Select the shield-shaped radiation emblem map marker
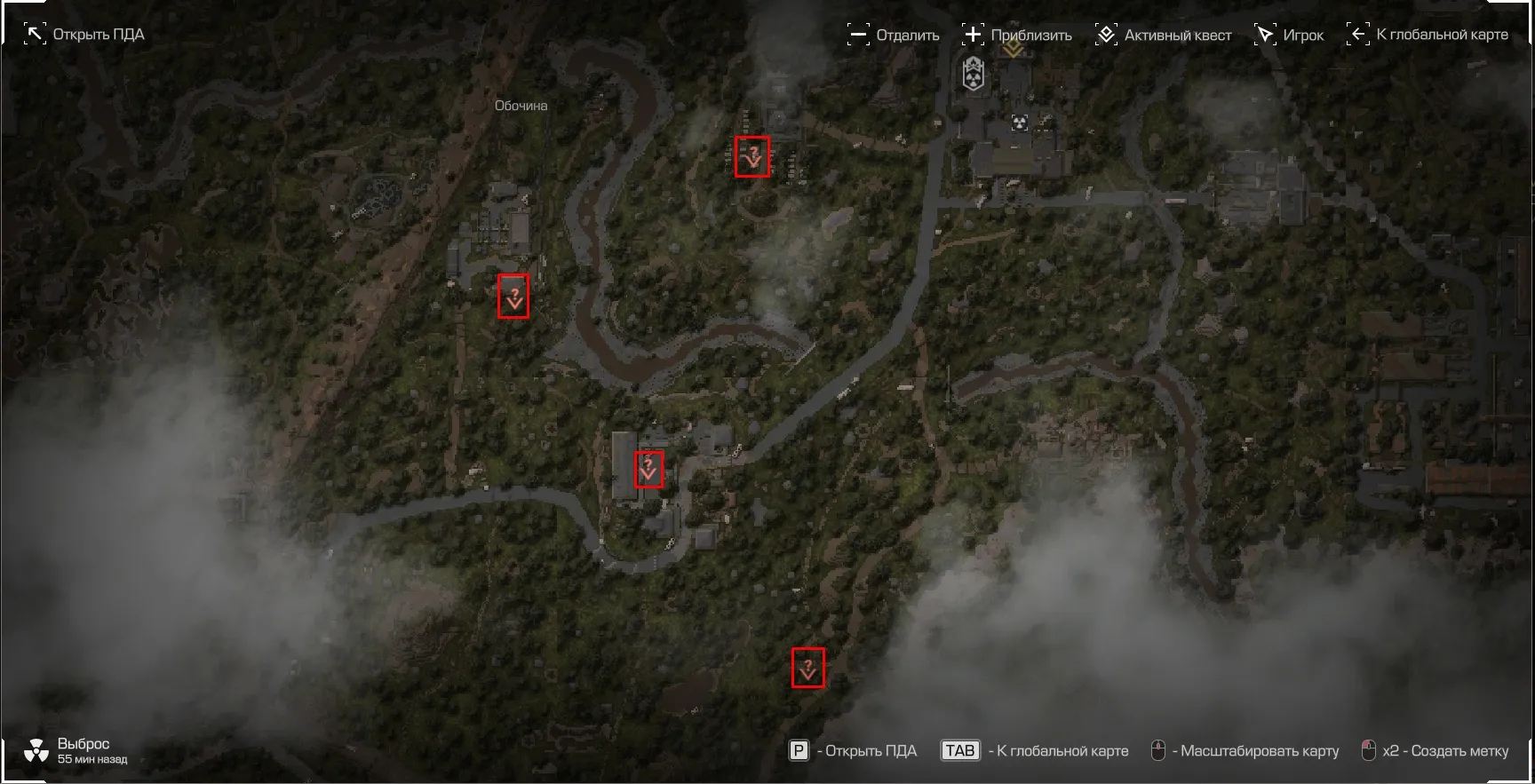The height and width of the screenshot is (784, 1535). point(974,75)
